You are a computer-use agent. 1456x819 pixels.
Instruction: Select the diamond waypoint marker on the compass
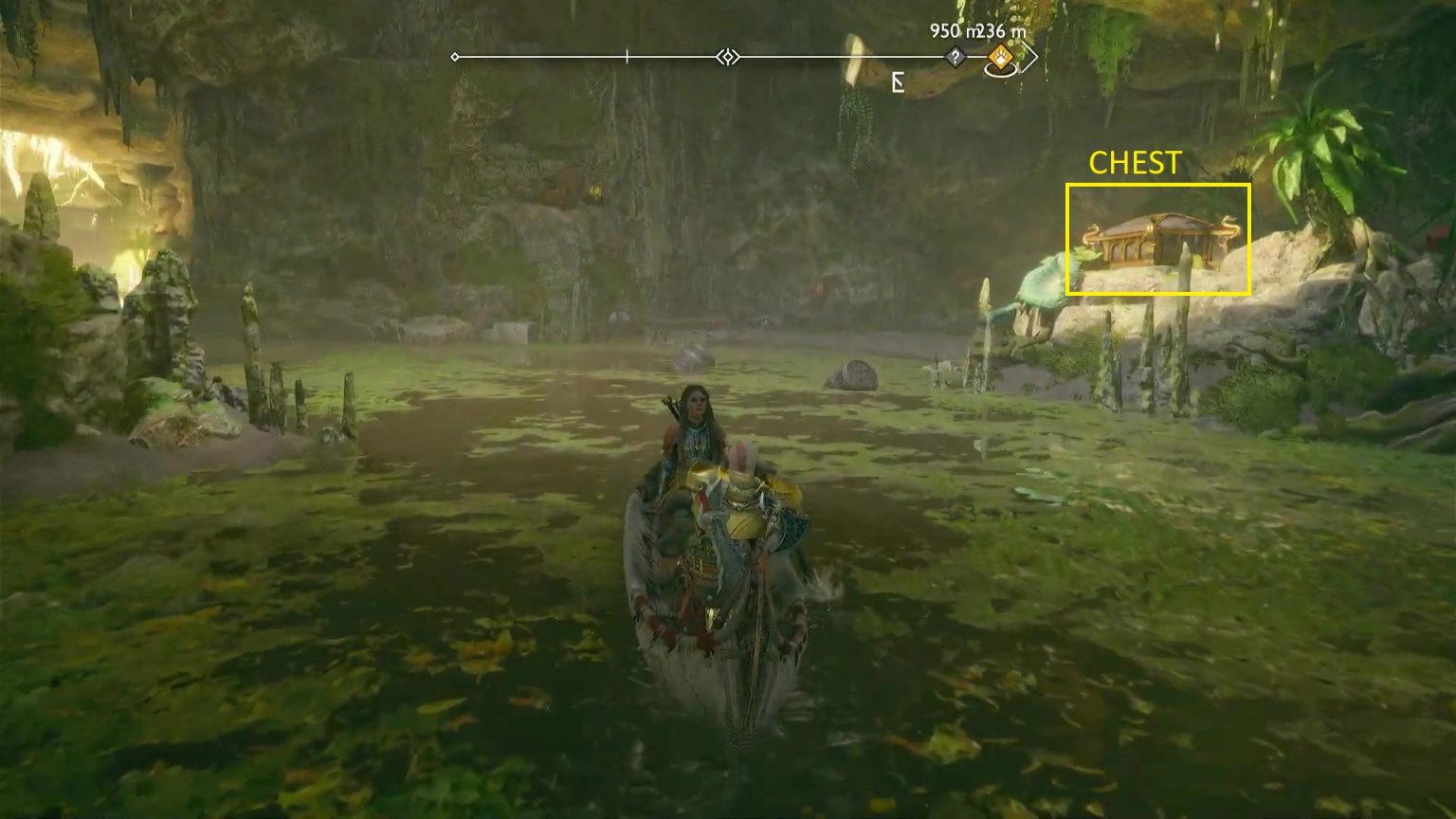point(728,58)
